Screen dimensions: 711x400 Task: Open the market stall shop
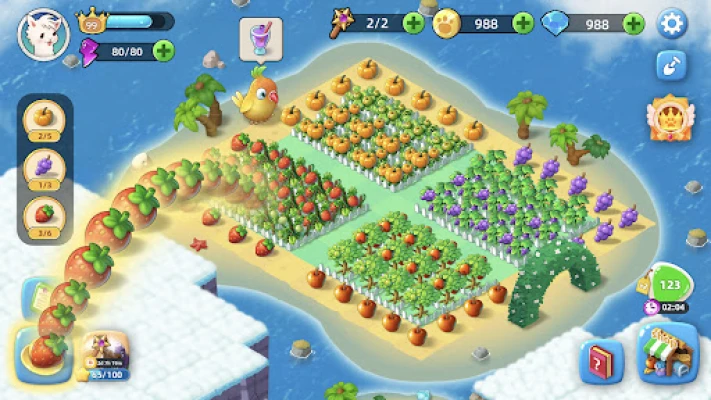[668, 355]
